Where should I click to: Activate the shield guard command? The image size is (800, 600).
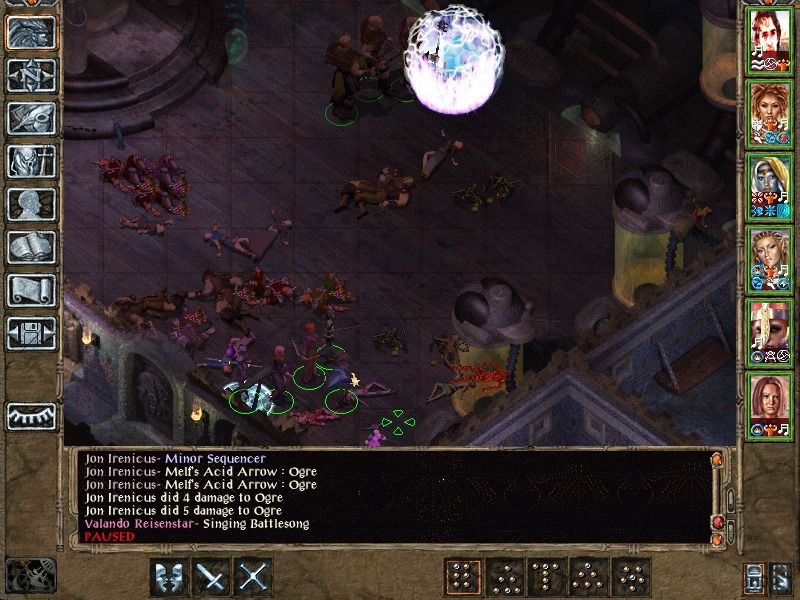(x=168, y=577)
